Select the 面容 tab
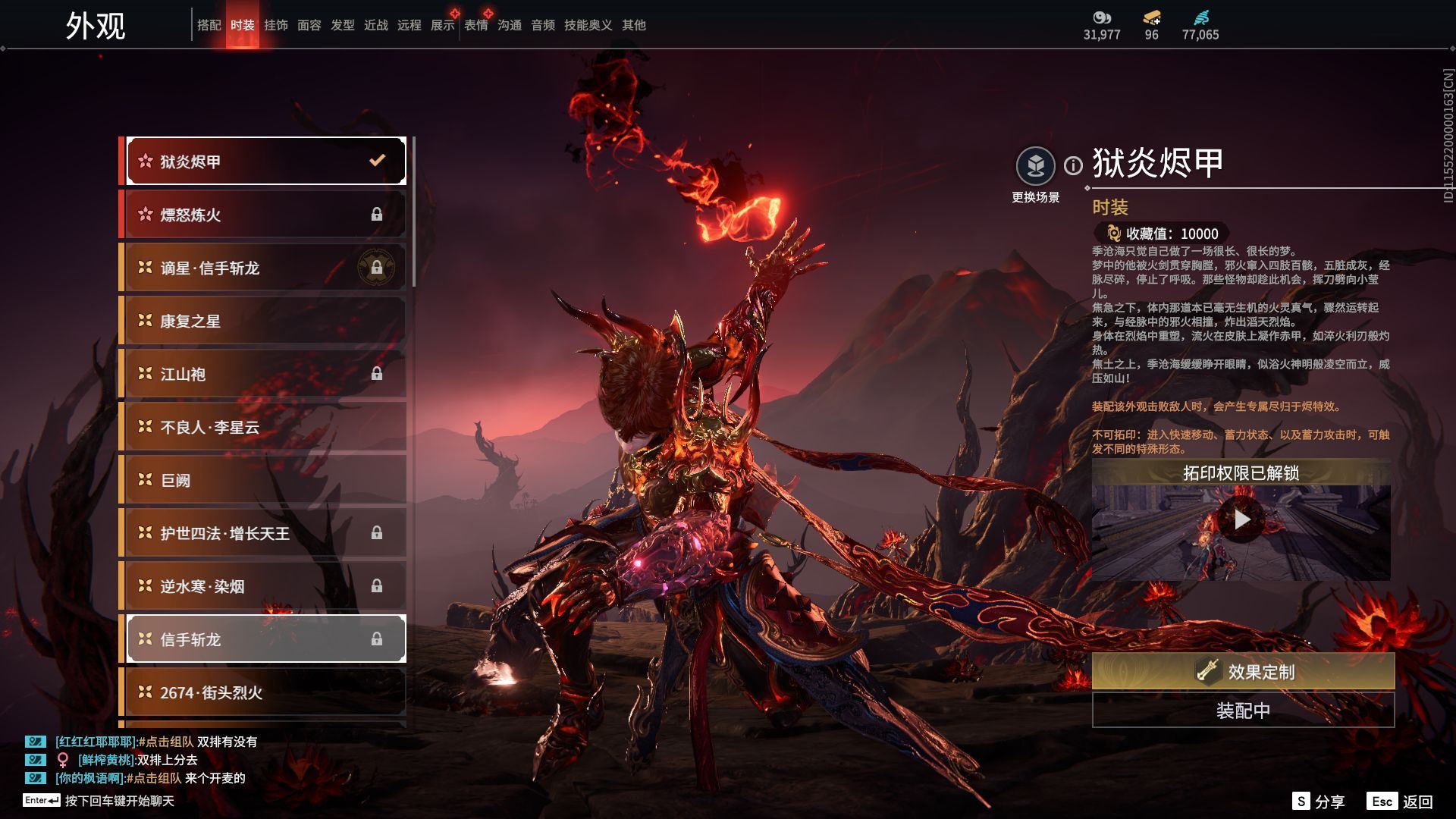1456x819 pixels. click(309, 25)
